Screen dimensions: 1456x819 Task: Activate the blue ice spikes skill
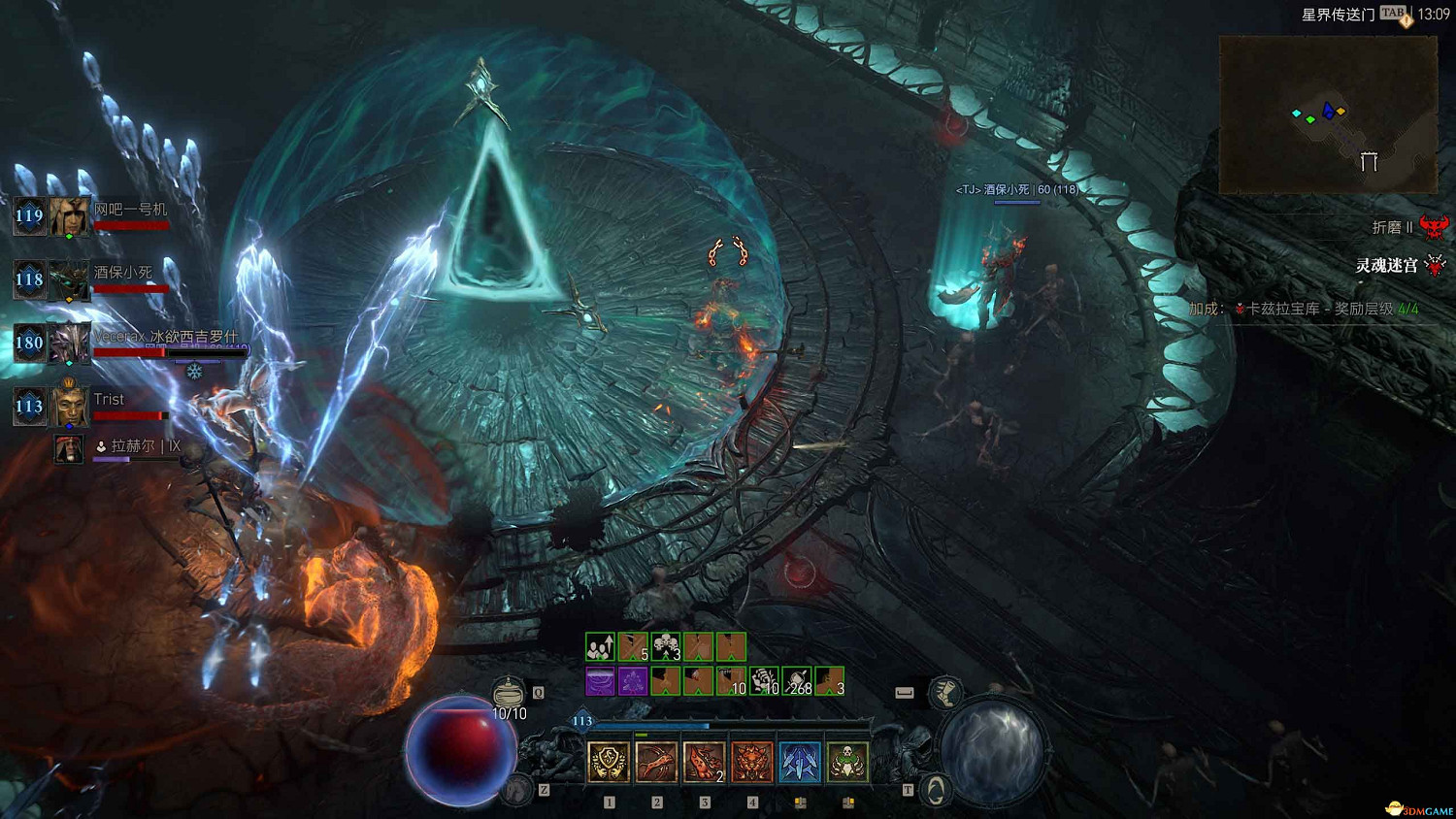799,762
